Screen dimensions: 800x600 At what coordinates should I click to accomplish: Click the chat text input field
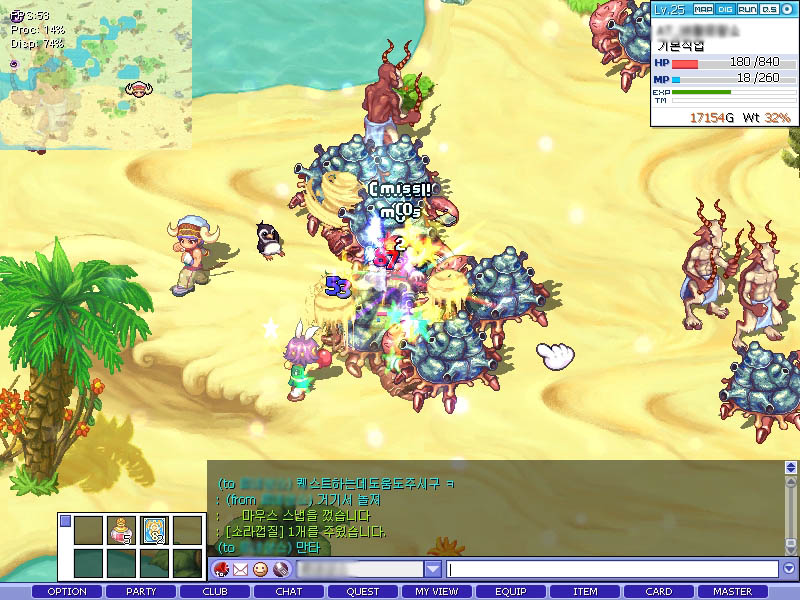[x=612, y=569]
